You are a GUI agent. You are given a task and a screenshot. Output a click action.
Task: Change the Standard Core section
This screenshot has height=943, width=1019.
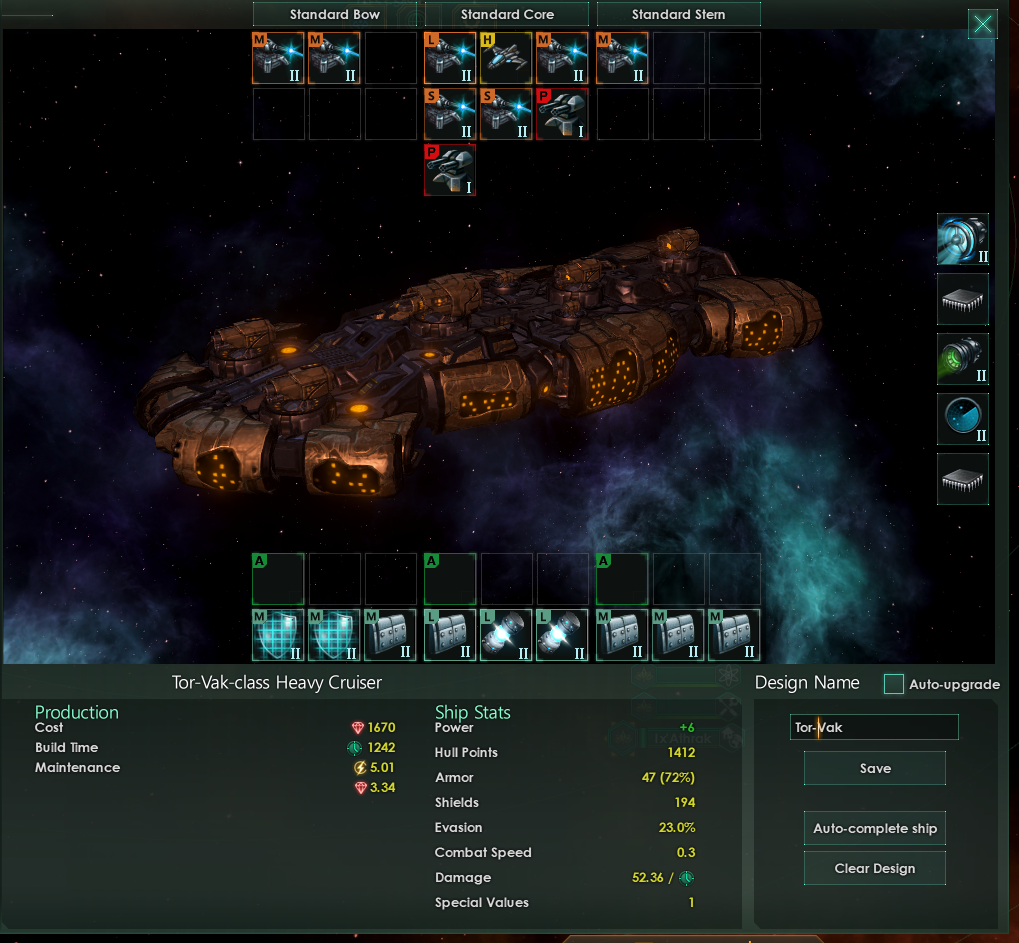click(x=507, y=14)
